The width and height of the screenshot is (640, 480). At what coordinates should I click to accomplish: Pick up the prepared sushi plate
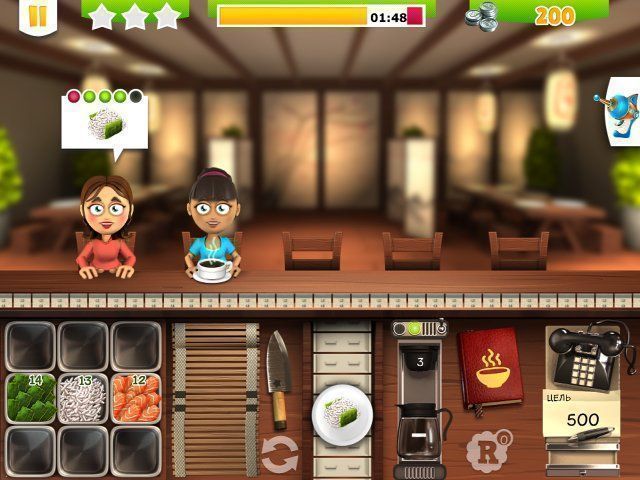pos(340,411)
